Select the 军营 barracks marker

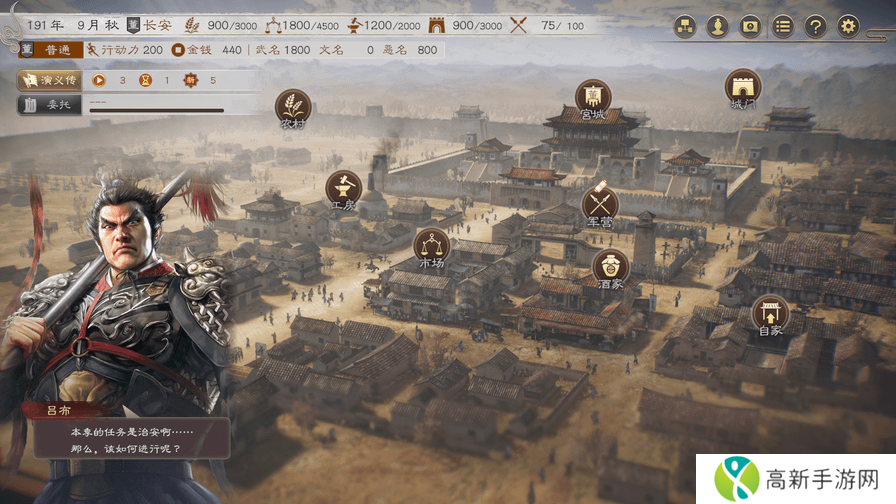tap(600, 204)
